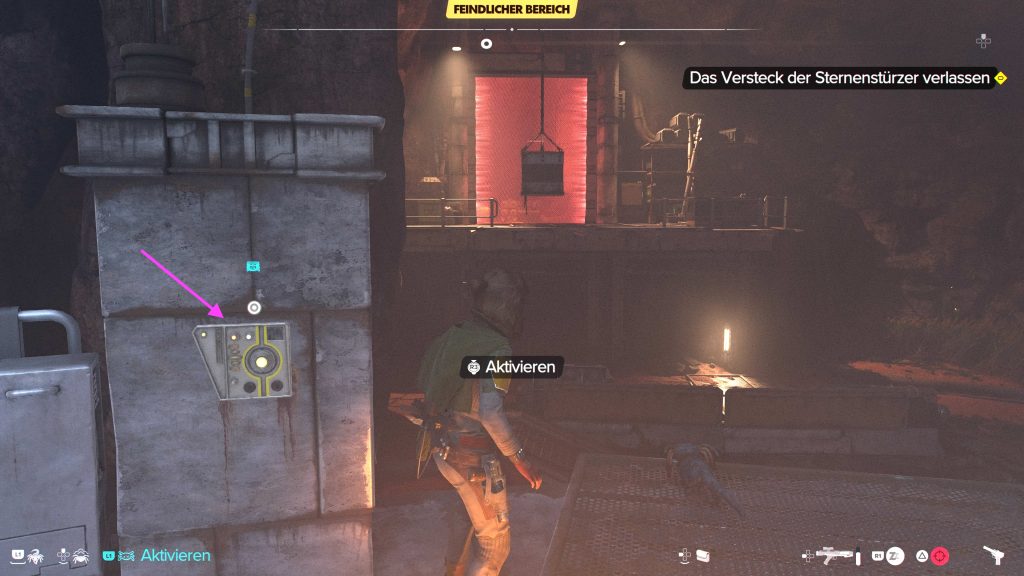
Task: Activate the red crosshair ability icon
Action: point(939,556)
